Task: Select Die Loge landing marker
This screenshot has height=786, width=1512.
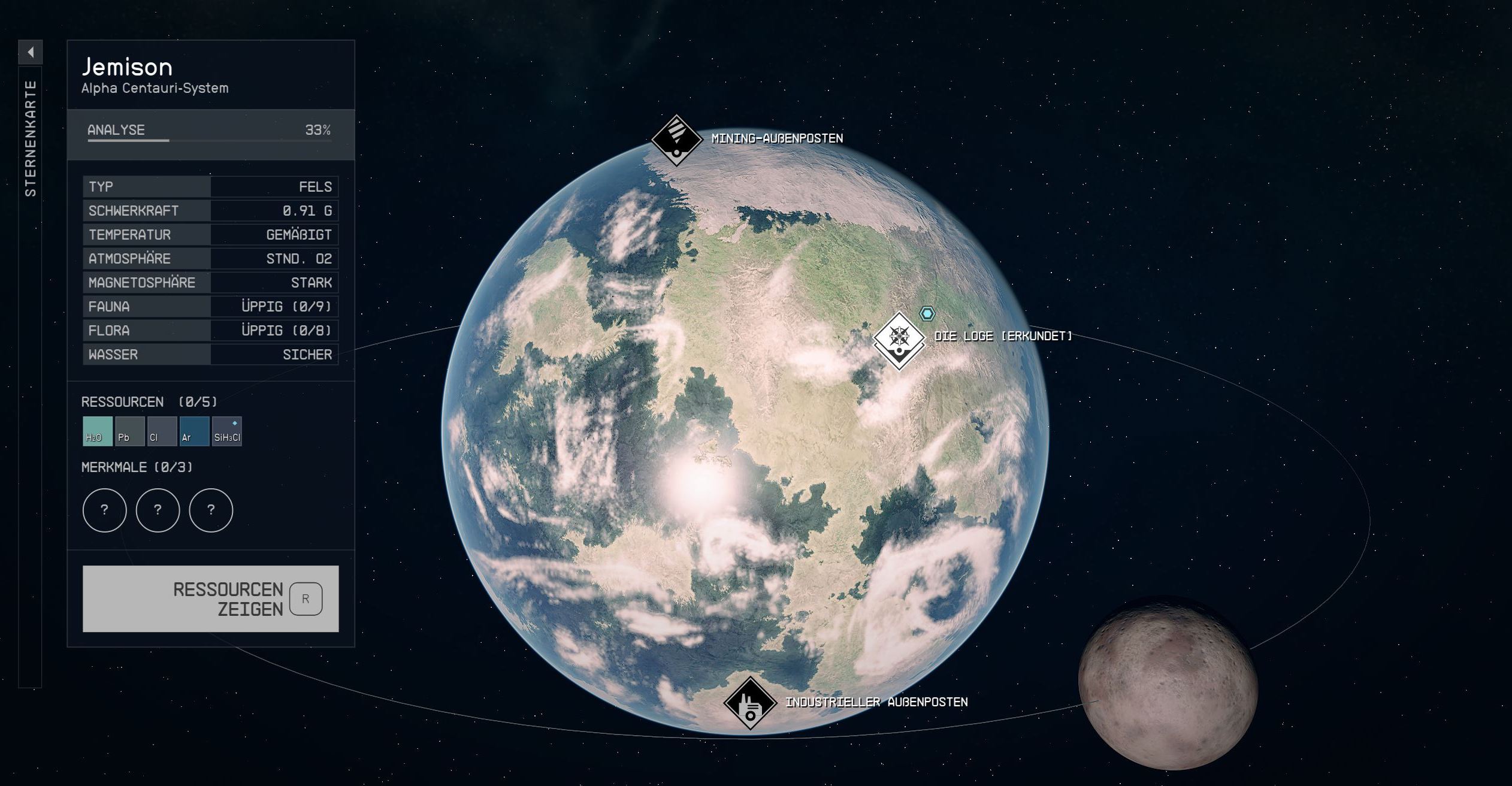Action: [899, 340]
